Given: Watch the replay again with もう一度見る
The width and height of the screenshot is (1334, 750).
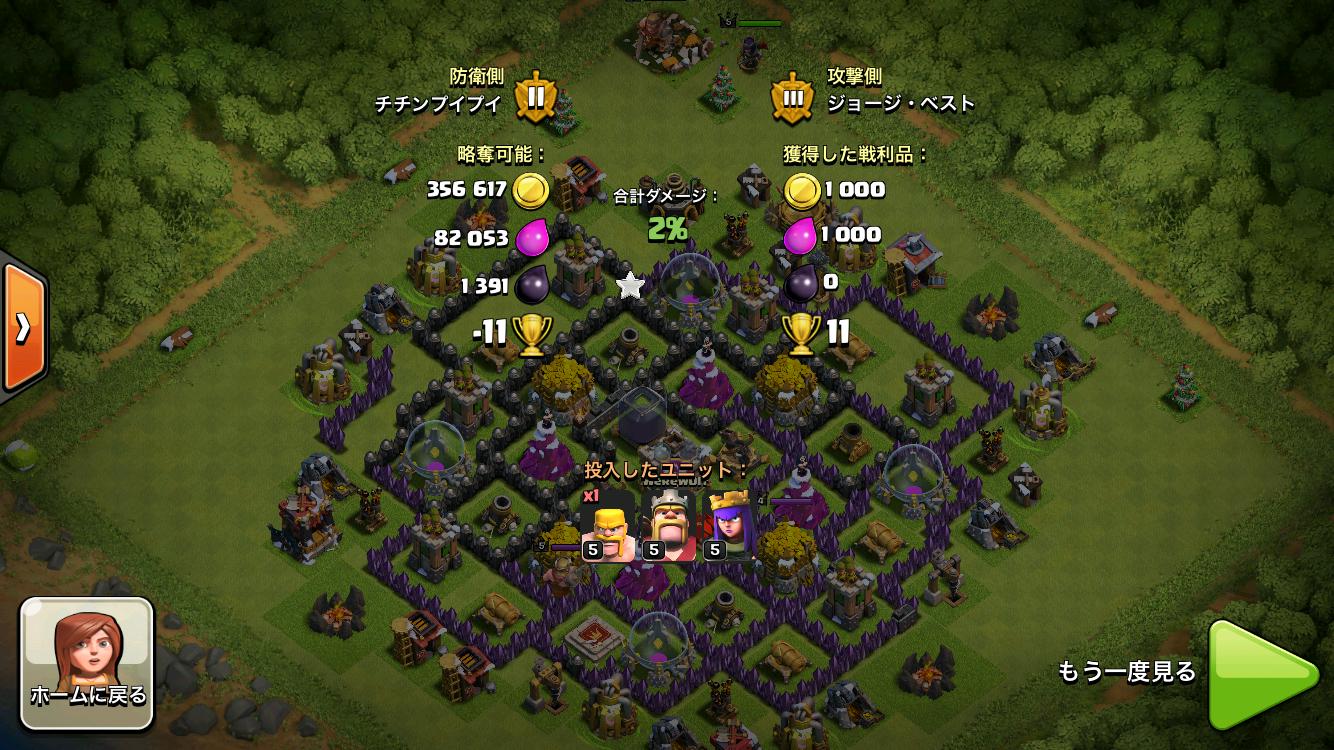Looking at the screenshot, I should click(1262, 673).
